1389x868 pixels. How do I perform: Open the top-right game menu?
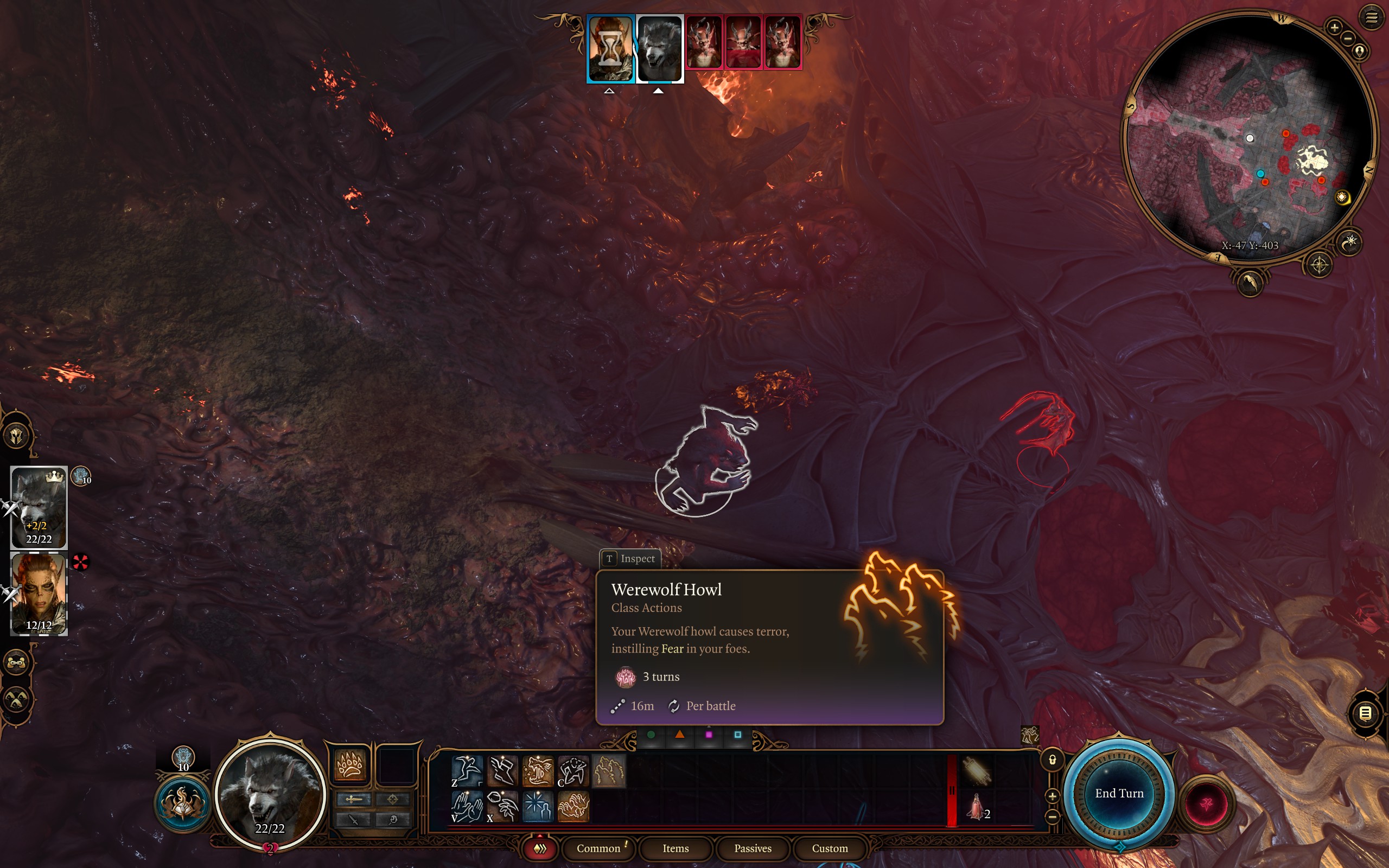click(x=1371, y=17)
